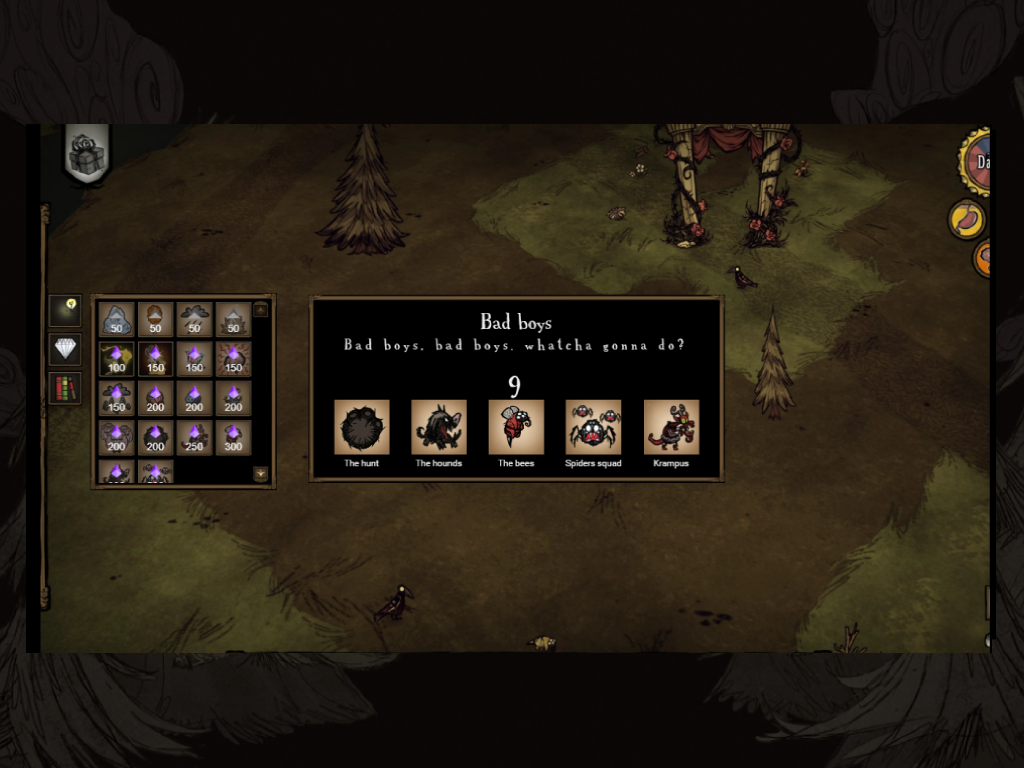Choose the Spiders squad option
The height and width of the screenshot is (768, 1024).
[593, 427]
